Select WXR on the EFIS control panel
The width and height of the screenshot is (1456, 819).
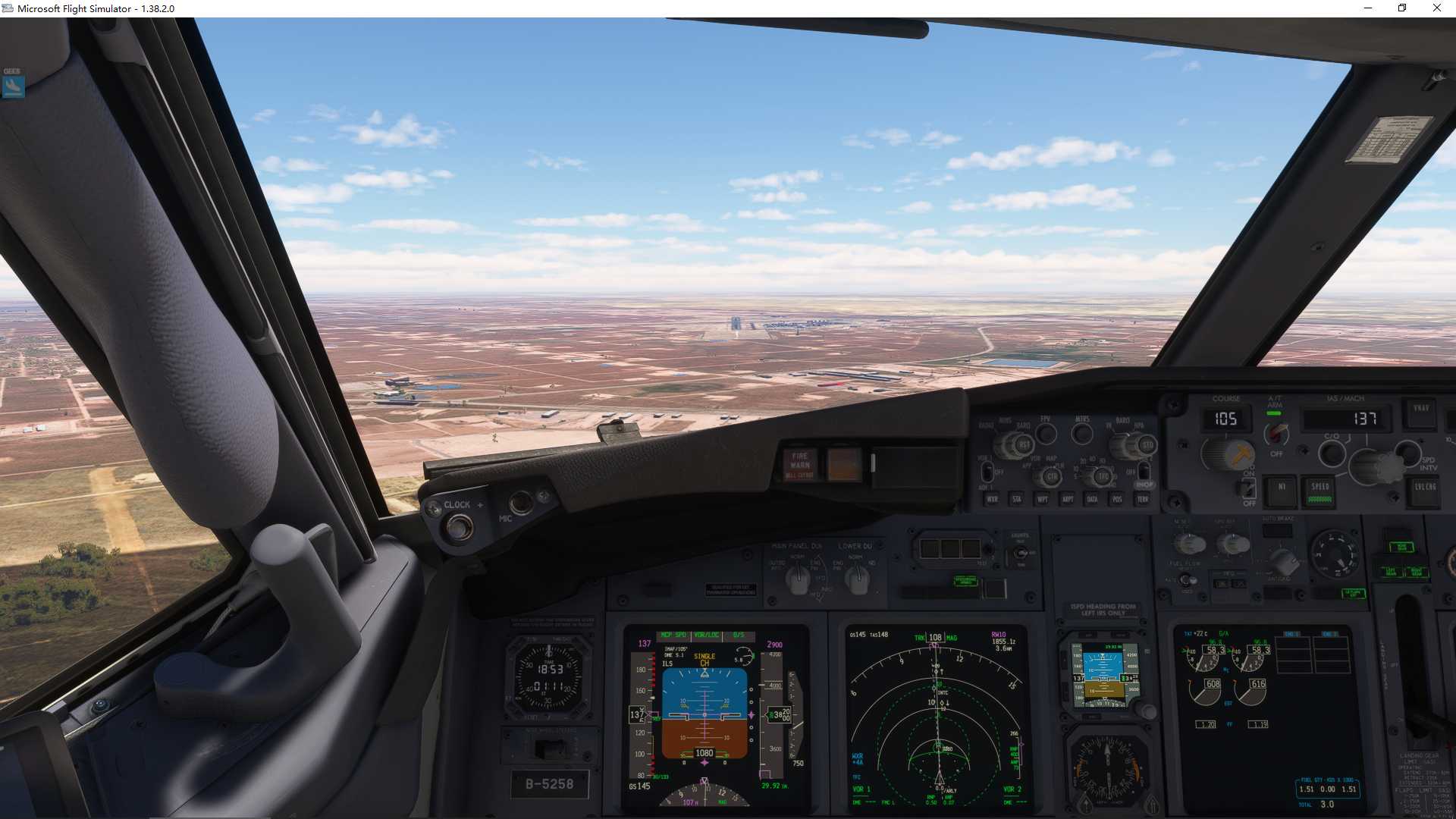(993, 499)
